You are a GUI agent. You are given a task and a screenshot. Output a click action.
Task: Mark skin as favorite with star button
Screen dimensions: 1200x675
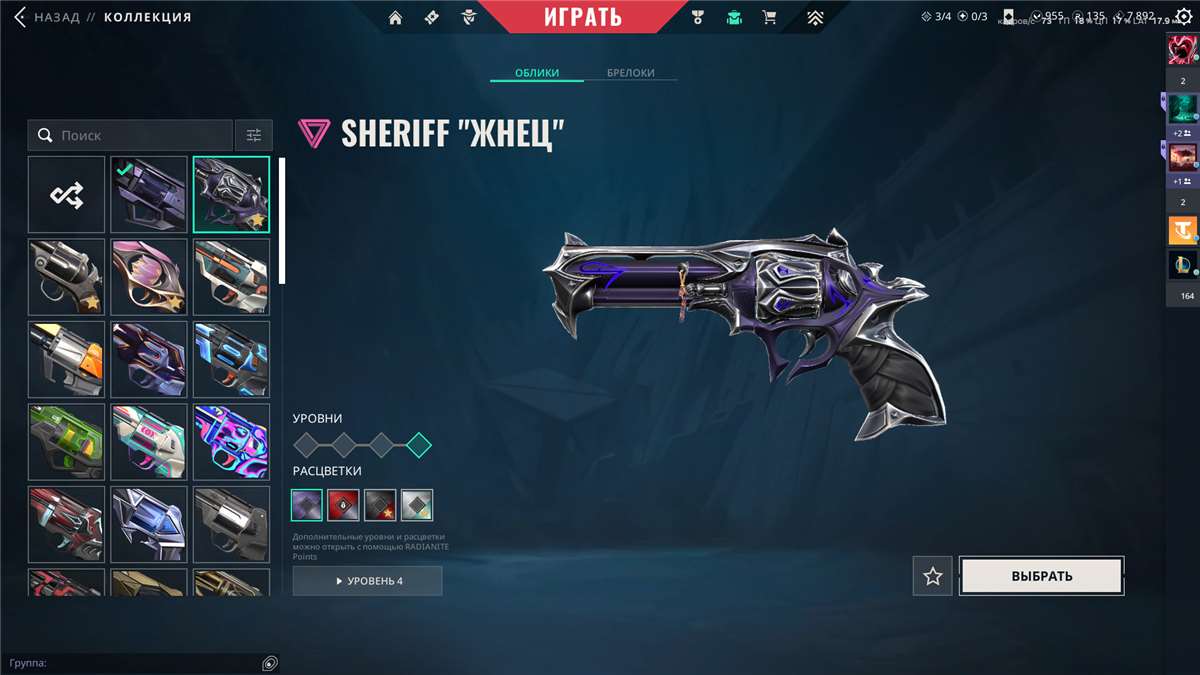(x=933, y=576)
